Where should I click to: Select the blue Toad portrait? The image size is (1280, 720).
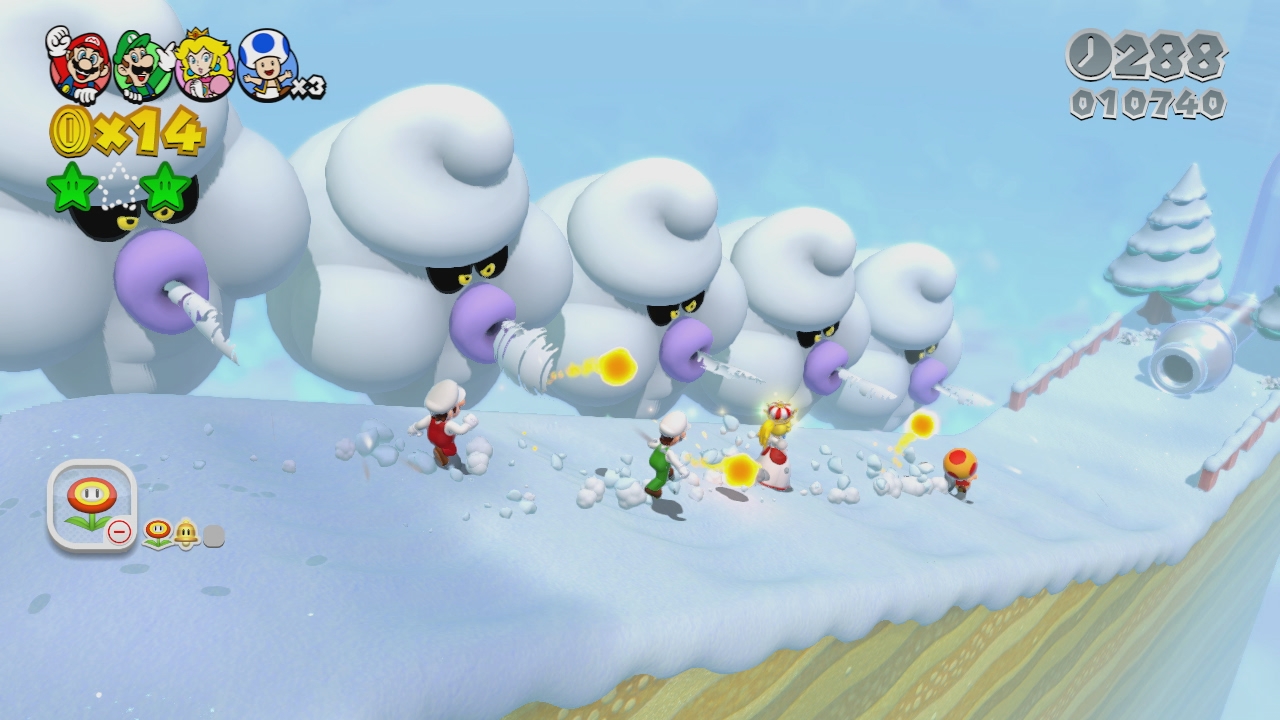[266, 64]
